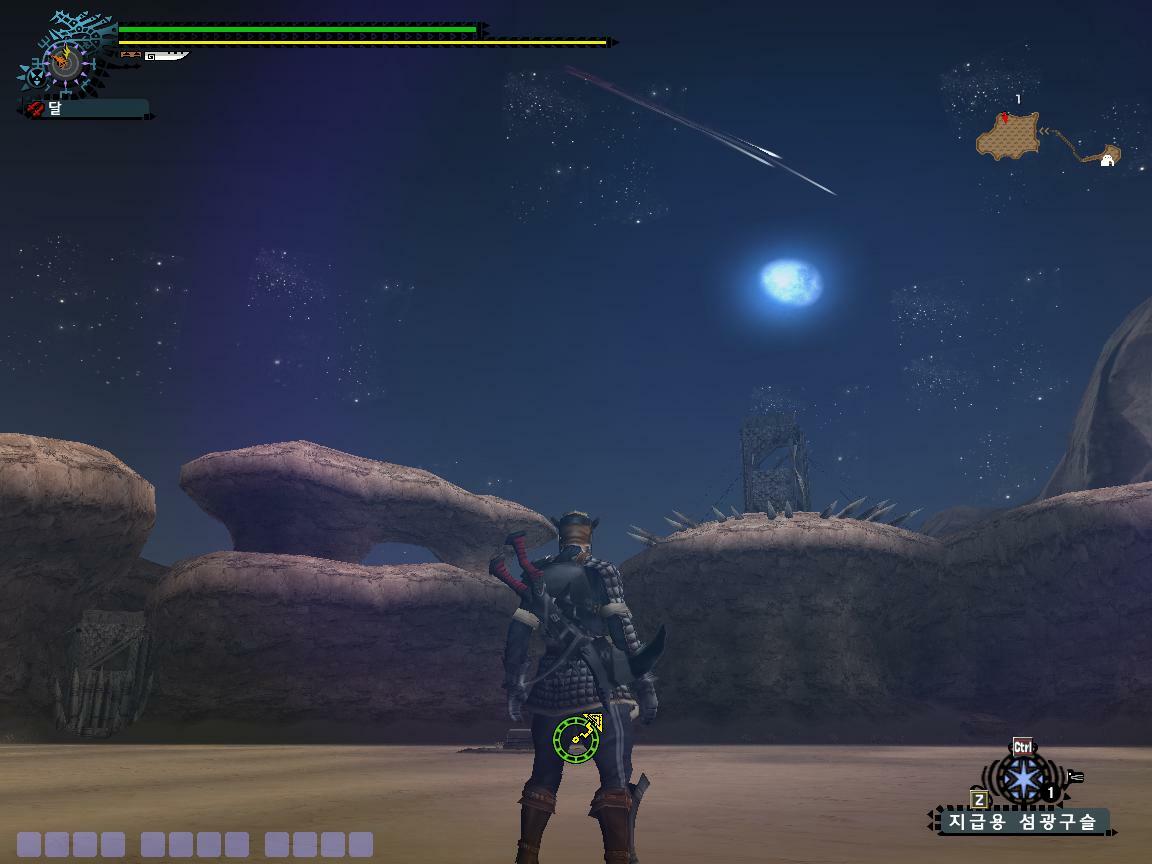Select the red player marker on minimap
Viewport: 1152px width, 864px height.
point(1004,118)
